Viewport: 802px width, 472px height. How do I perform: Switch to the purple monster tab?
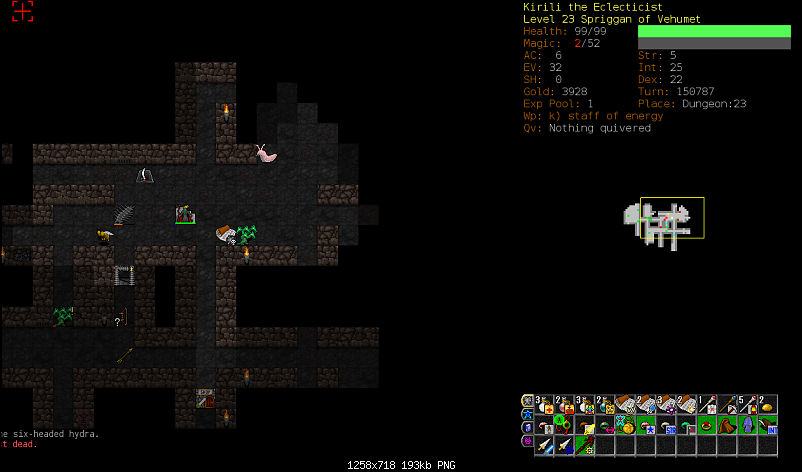(527, 441)
